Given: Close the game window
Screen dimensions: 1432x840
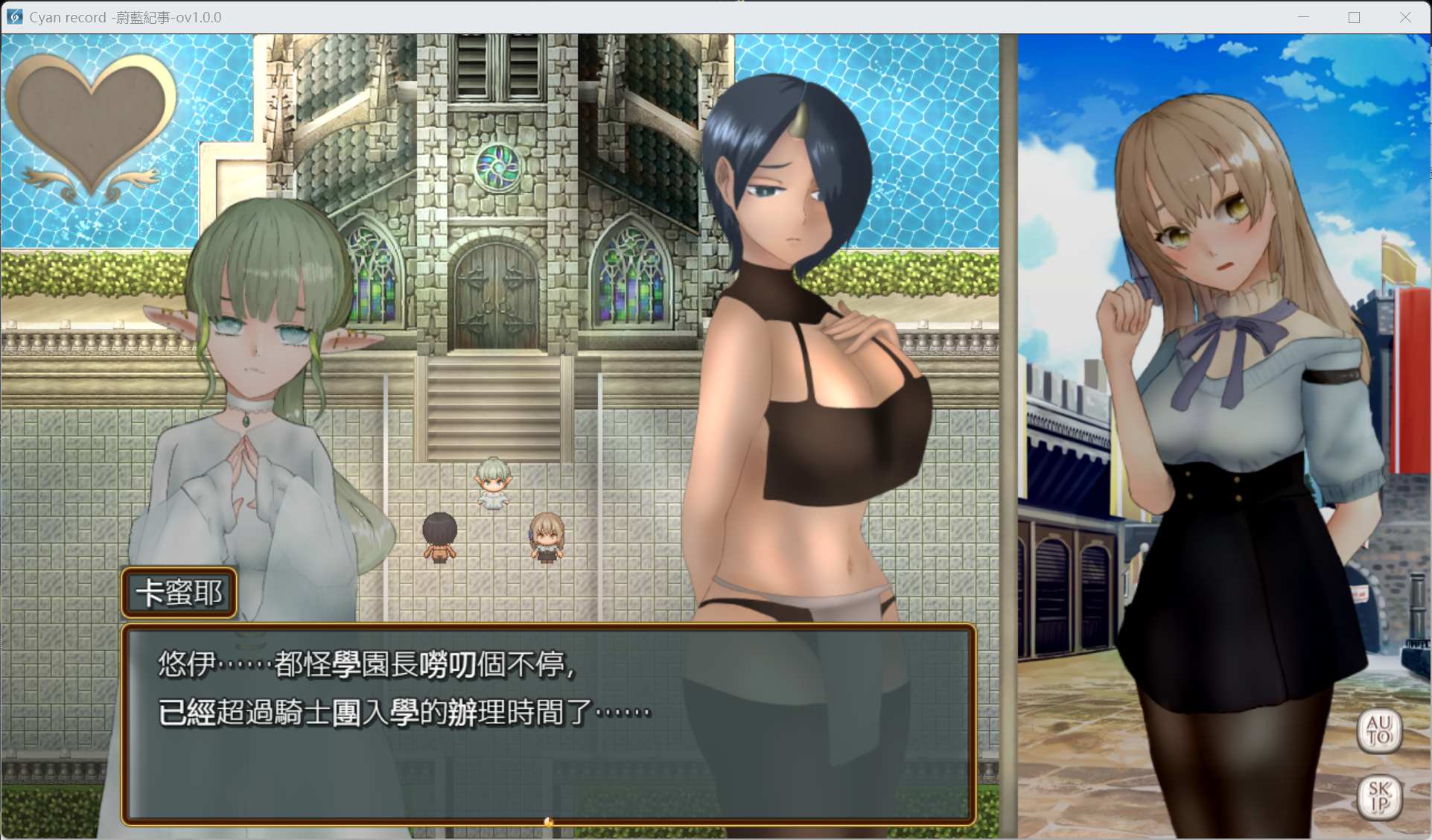Looking at the screenshot, I should [x=1404, y=17].
